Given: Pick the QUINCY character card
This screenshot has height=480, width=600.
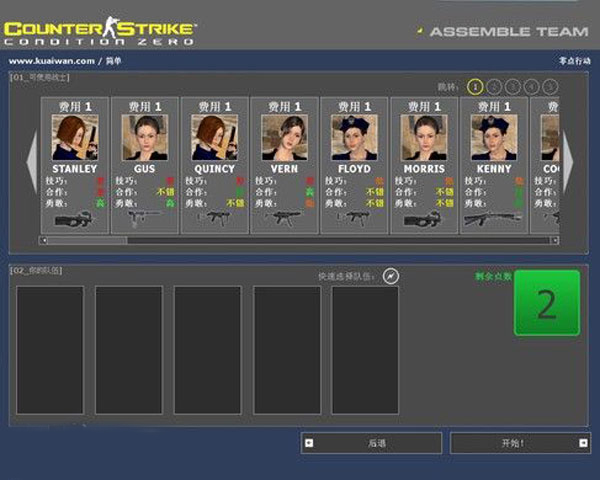Looking at the screenshot, I should 214,165.
